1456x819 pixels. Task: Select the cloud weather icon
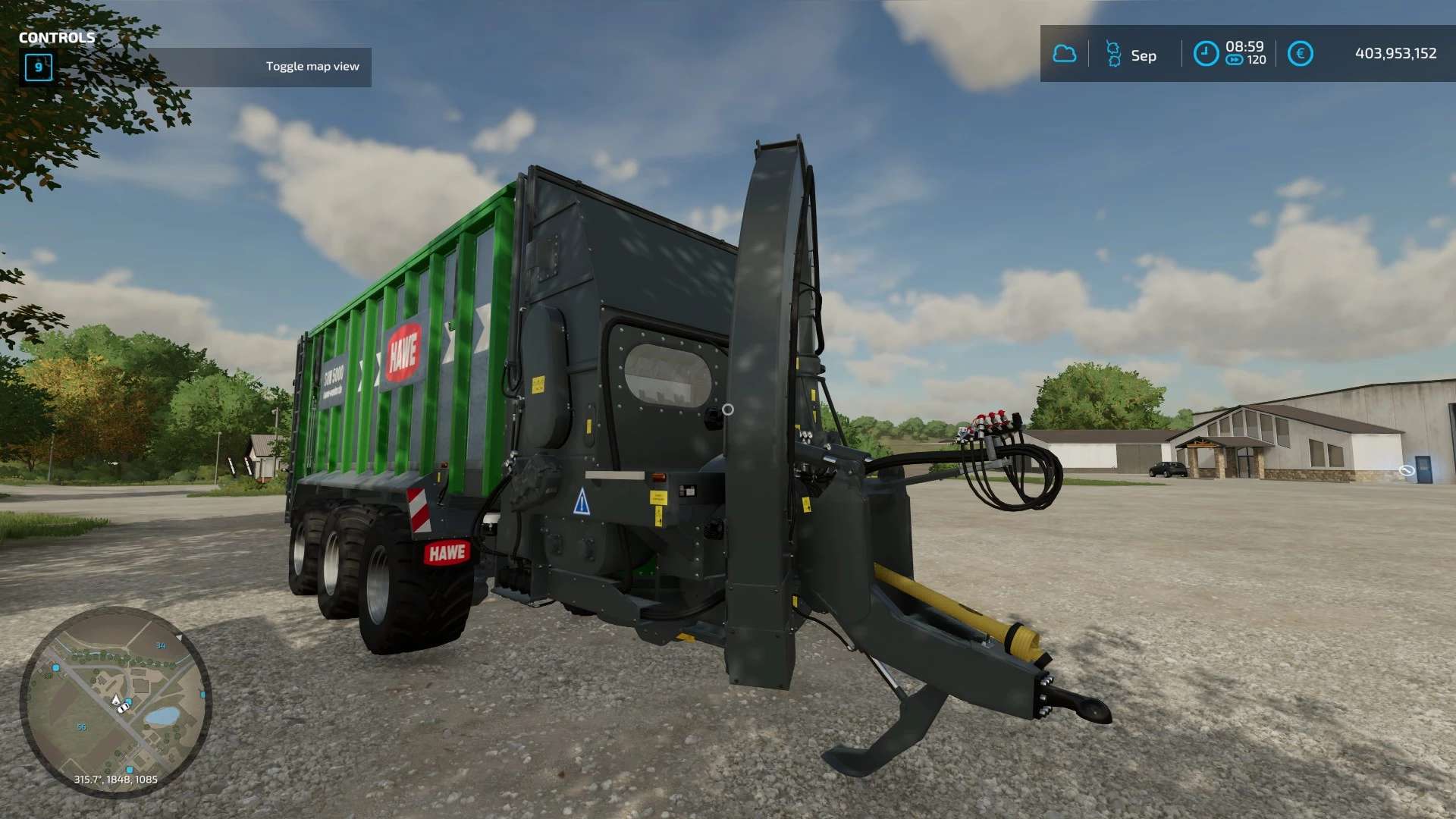(1065, 54)
